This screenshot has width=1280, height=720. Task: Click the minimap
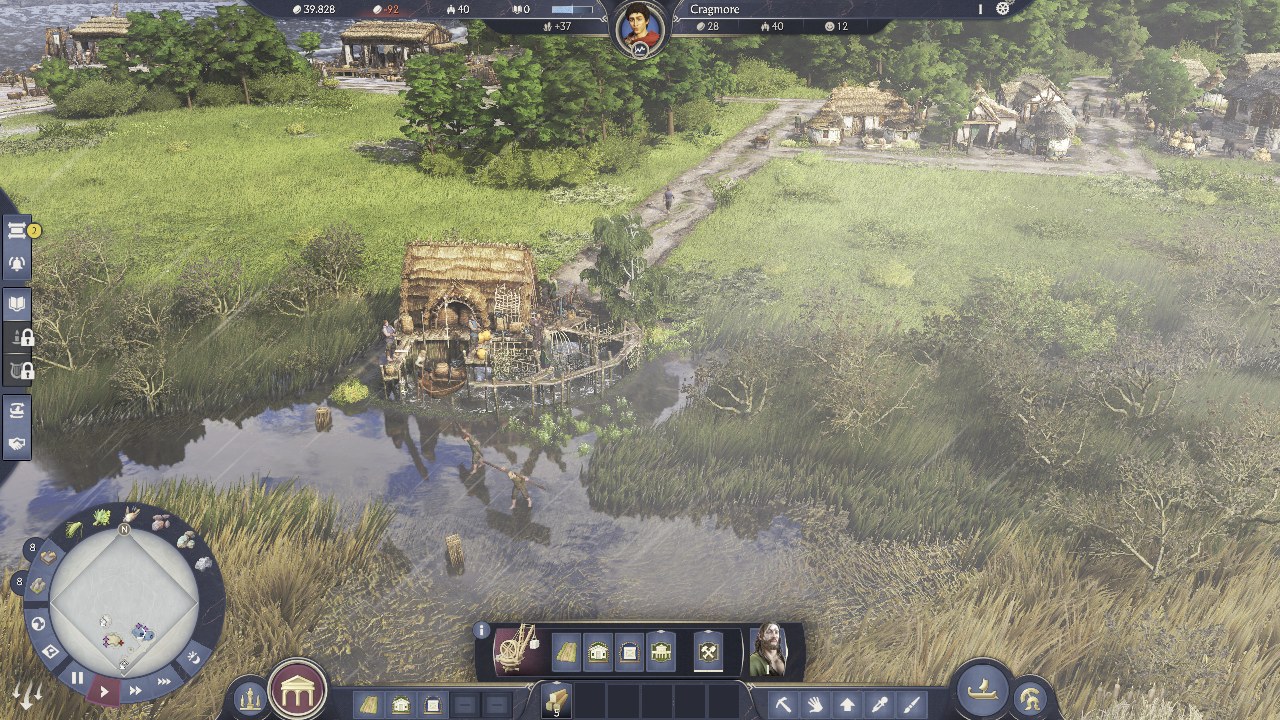(124, 601)
